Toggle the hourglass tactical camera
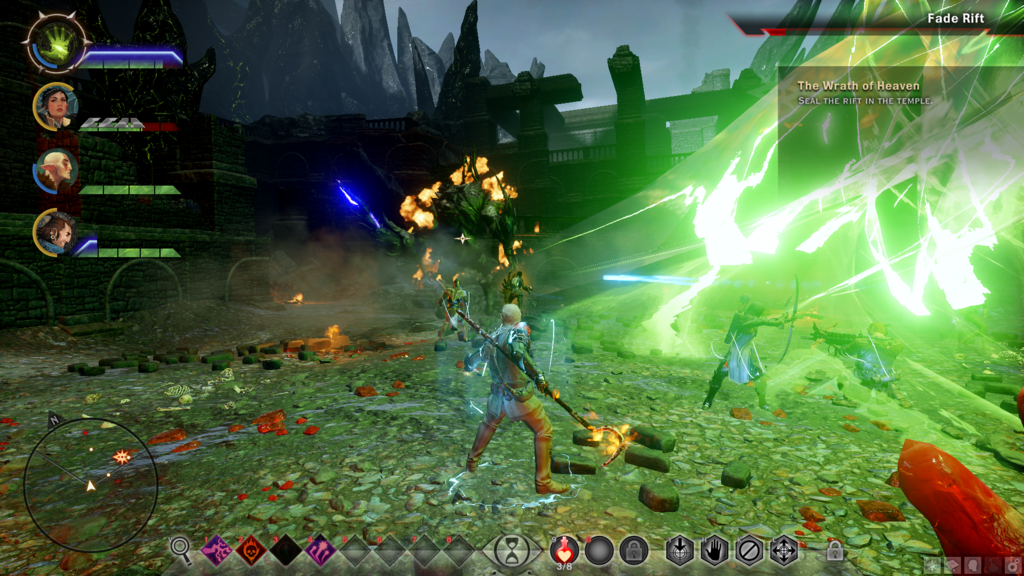The image size is (1024, 576). [512, 551]
